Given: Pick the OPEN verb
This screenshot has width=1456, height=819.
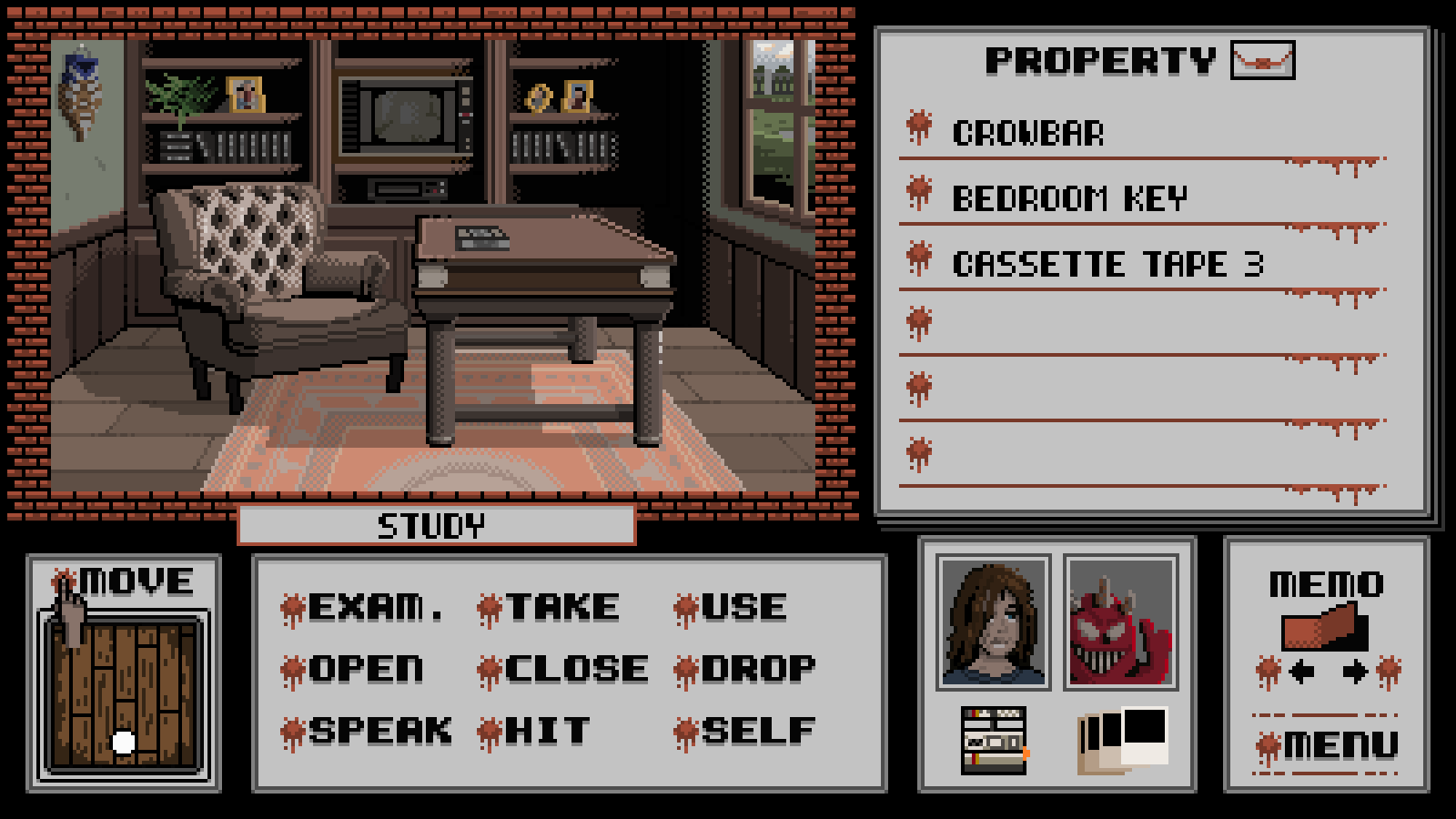Looking at the screenshot, I should tap(365, 669).
